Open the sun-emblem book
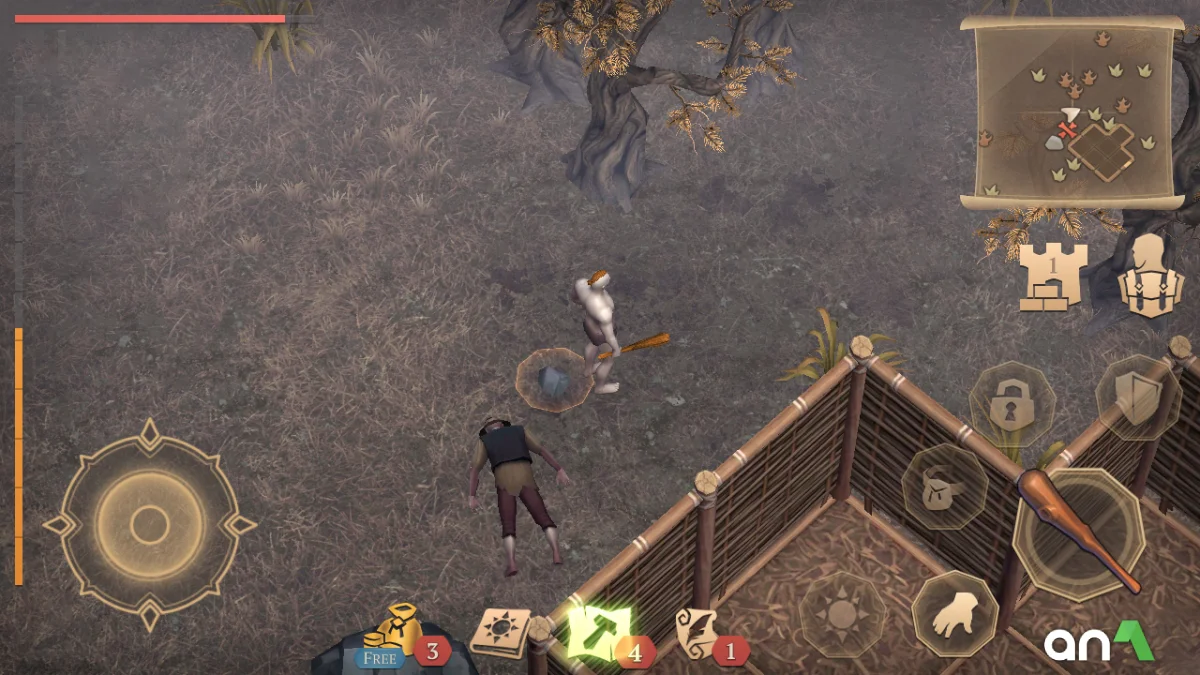This screenshot has width=1200, height=675. (500, 632)
